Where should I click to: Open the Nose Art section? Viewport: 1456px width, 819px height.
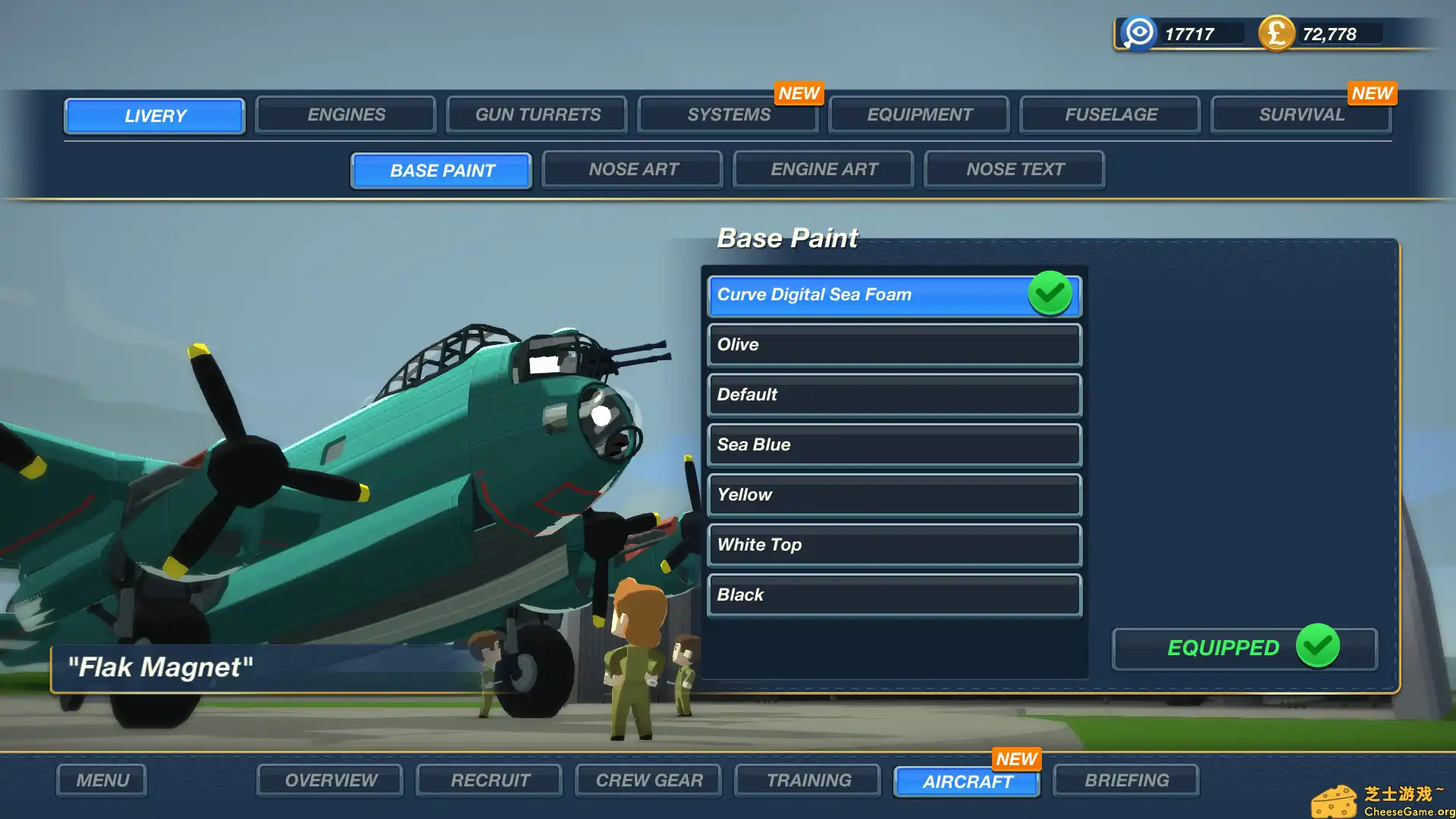point(632,169)
